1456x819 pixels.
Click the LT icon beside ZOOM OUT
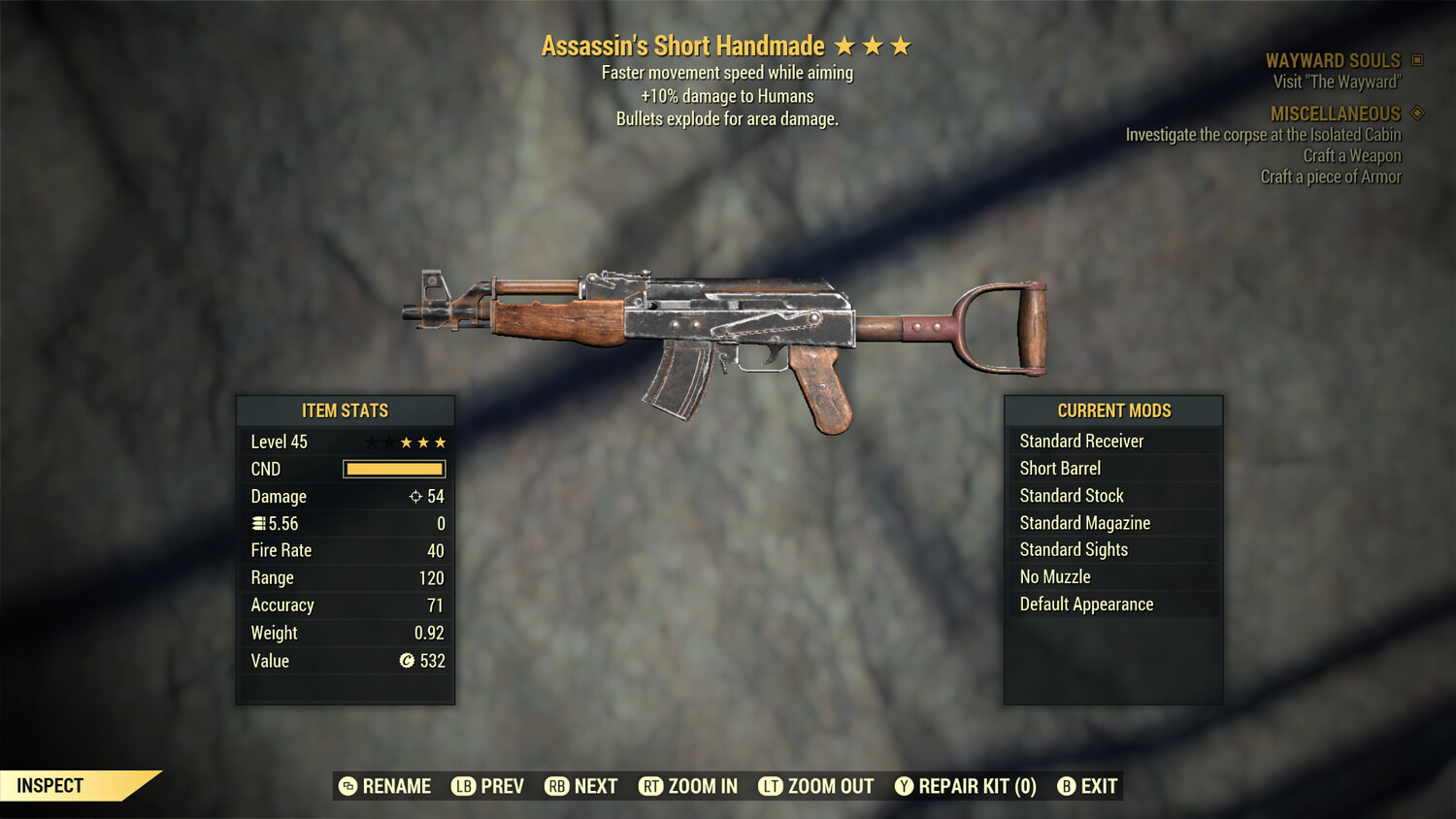click(770, 786)
